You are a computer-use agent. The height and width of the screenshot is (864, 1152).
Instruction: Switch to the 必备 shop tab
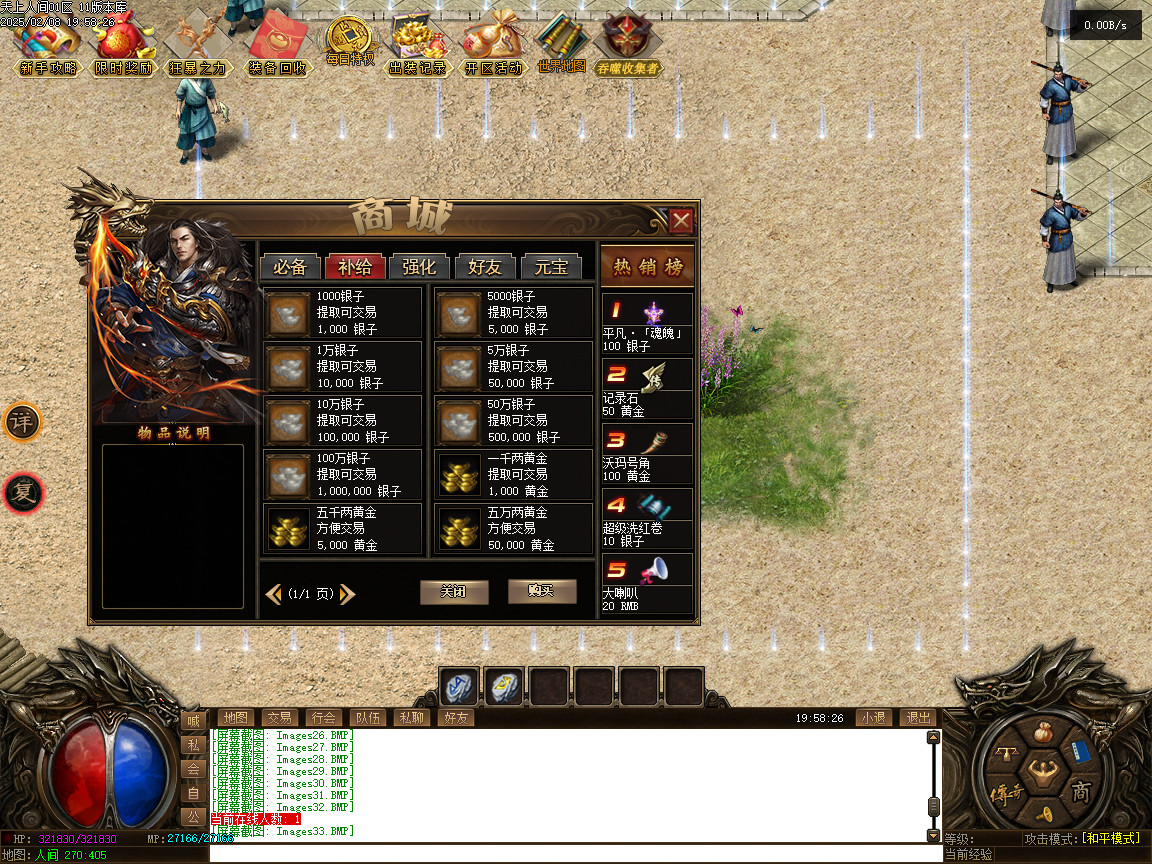click(290, 267)
